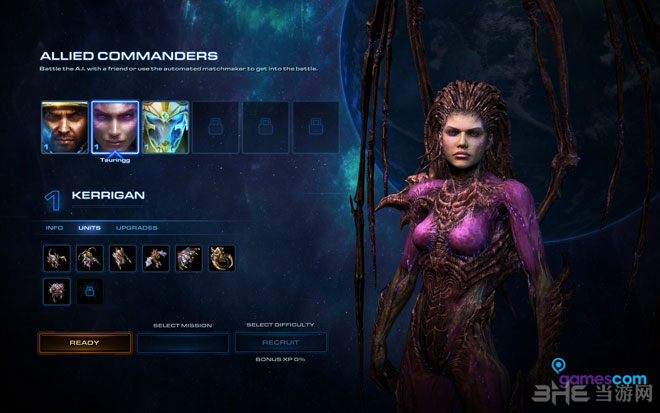Switch to the Info tab
Image resolution: width=660 pixels, height=413 pixels.
pyautogui.click(x=55, y=228)
